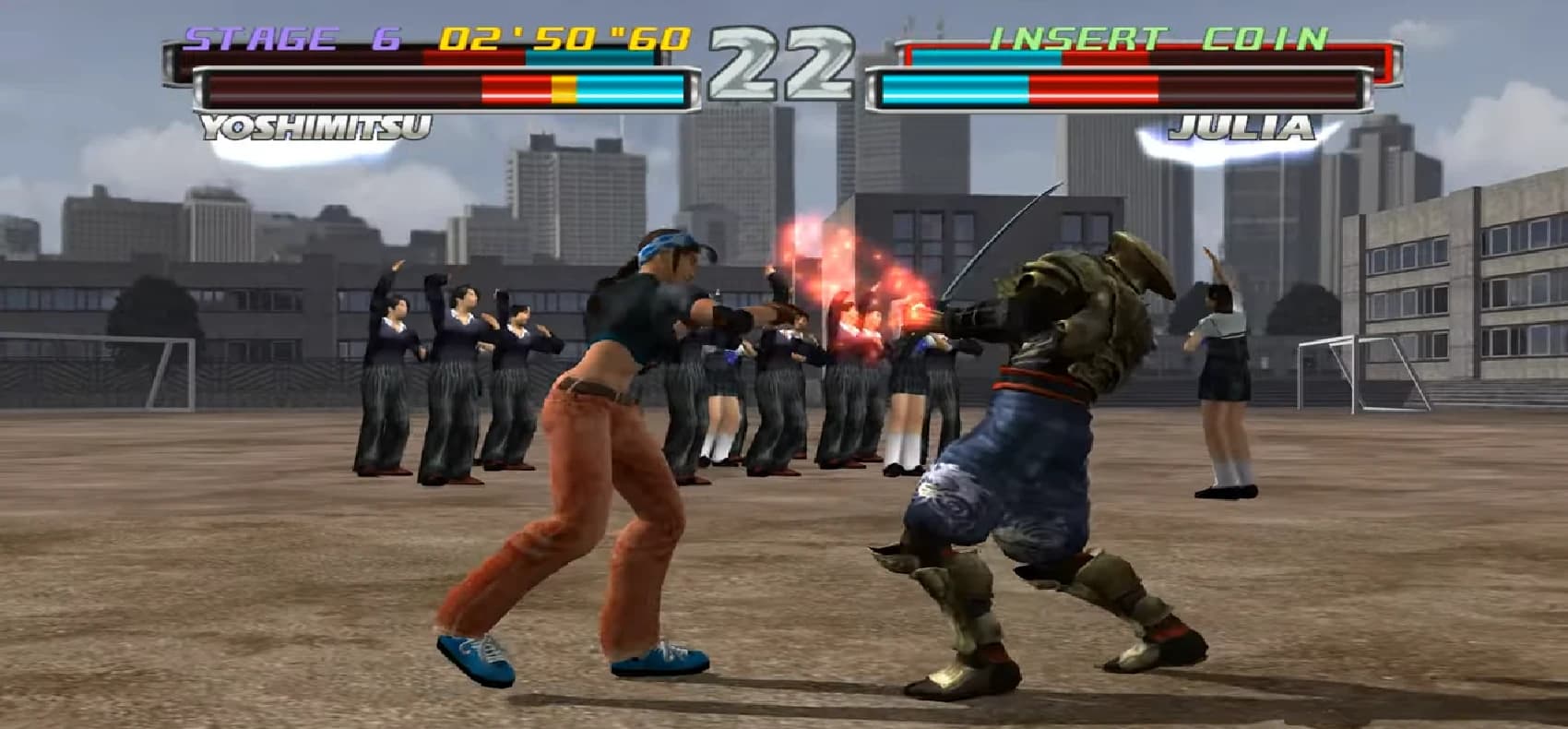Click the STAGE 6 label

[289, 39]
